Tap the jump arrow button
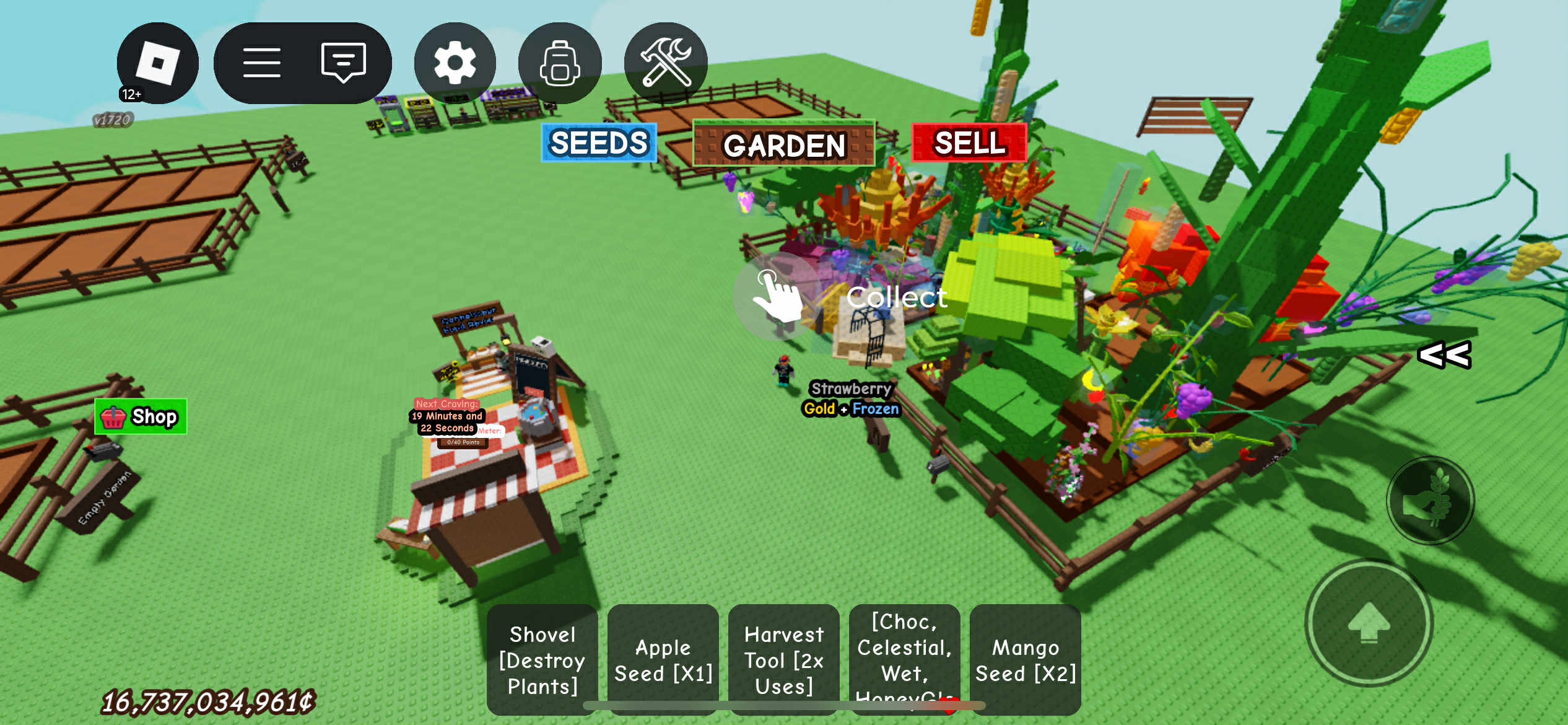Screen dimensions: 1568x725 [1369, 623]
